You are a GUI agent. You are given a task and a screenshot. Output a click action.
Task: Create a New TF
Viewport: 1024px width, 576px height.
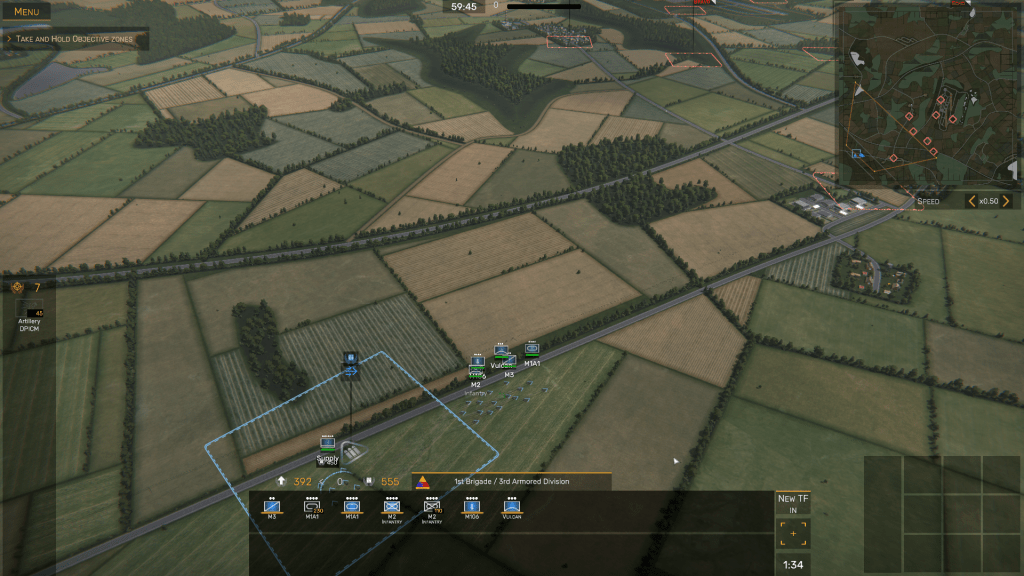(793, 503)
